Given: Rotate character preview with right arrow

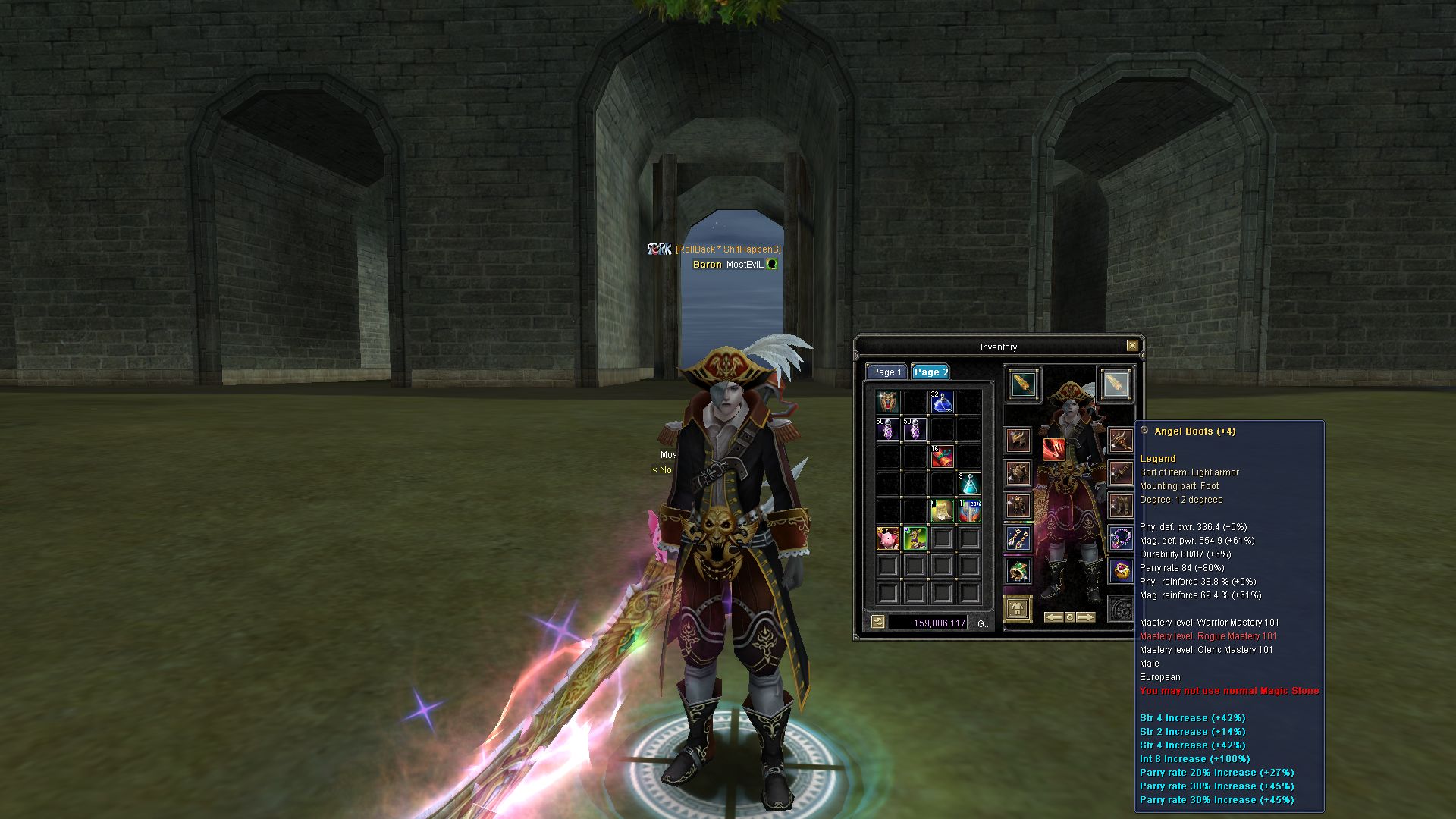Looking at the screenshot, I should pos(1086,617).
